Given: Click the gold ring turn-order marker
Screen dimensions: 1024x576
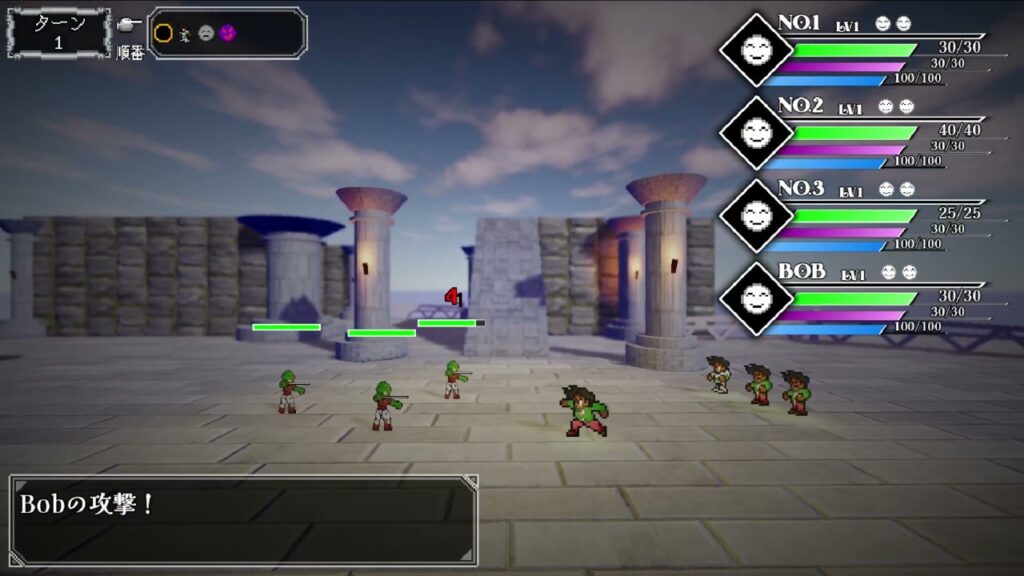Looking at the screenshot, I should pos(164,33).
